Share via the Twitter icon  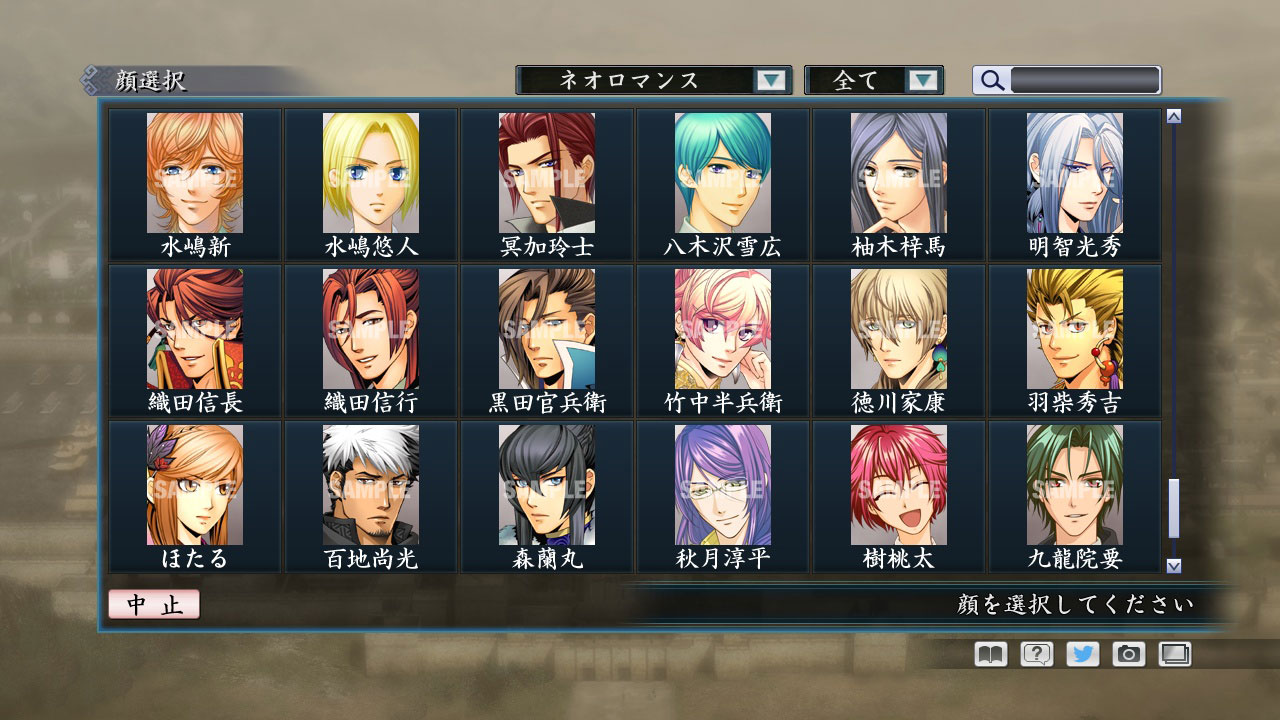(1081, 654)
